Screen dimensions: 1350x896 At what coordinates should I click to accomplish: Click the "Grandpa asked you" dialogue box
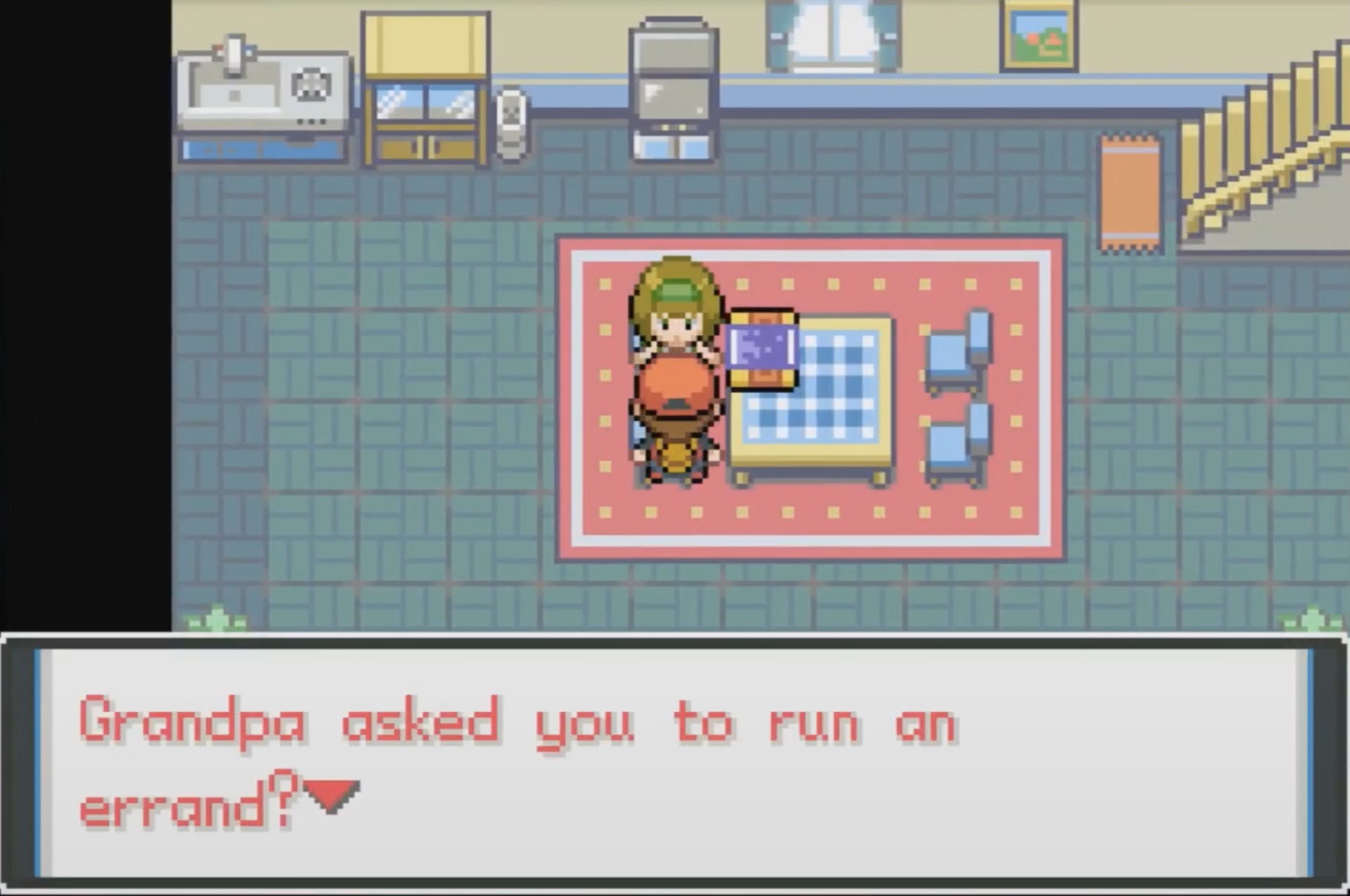click(675, 762)
